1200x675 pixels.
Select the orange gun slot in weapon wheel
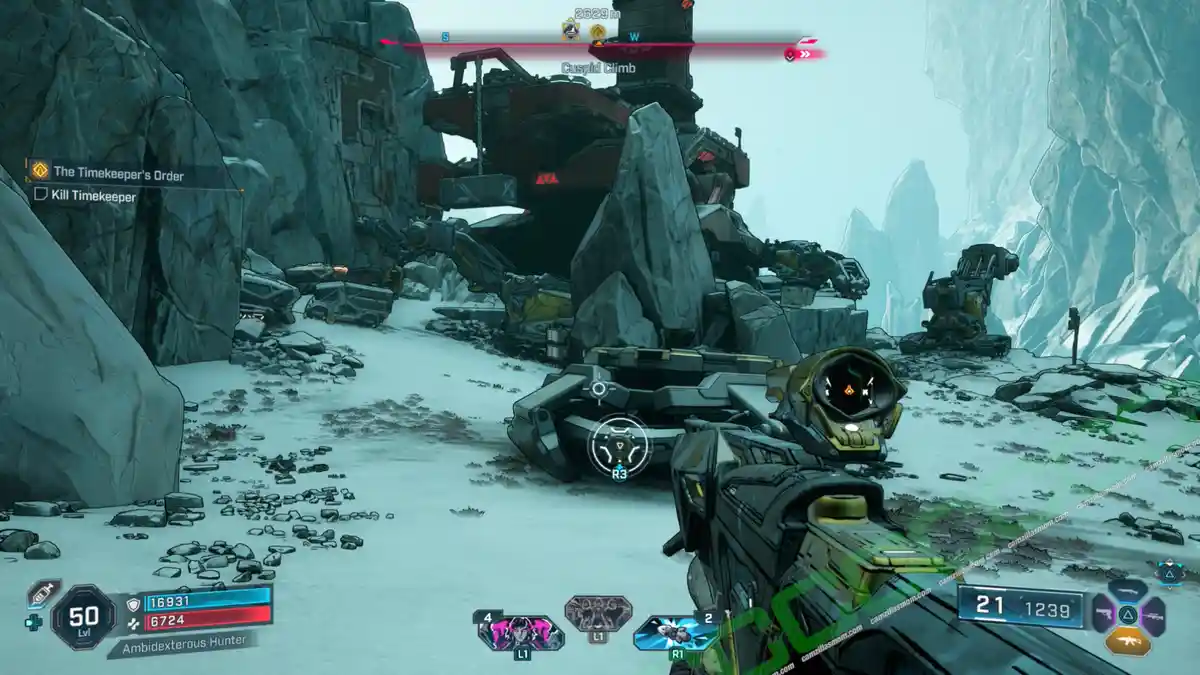[1127, 639]
